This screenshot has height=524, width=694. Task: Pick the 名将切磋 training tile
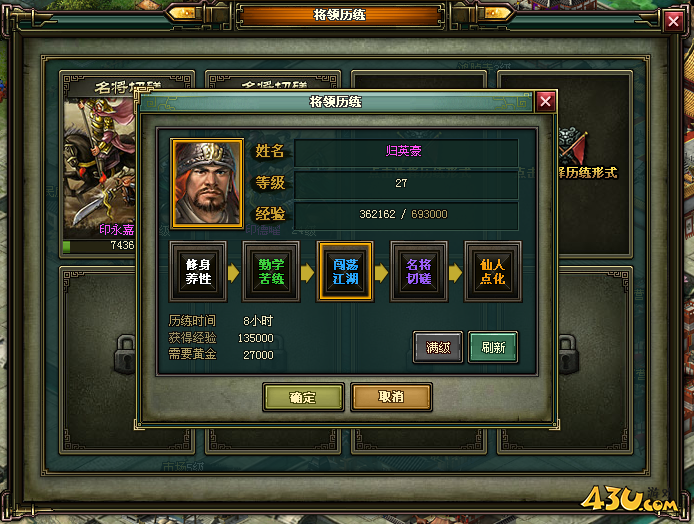(418, 271)
